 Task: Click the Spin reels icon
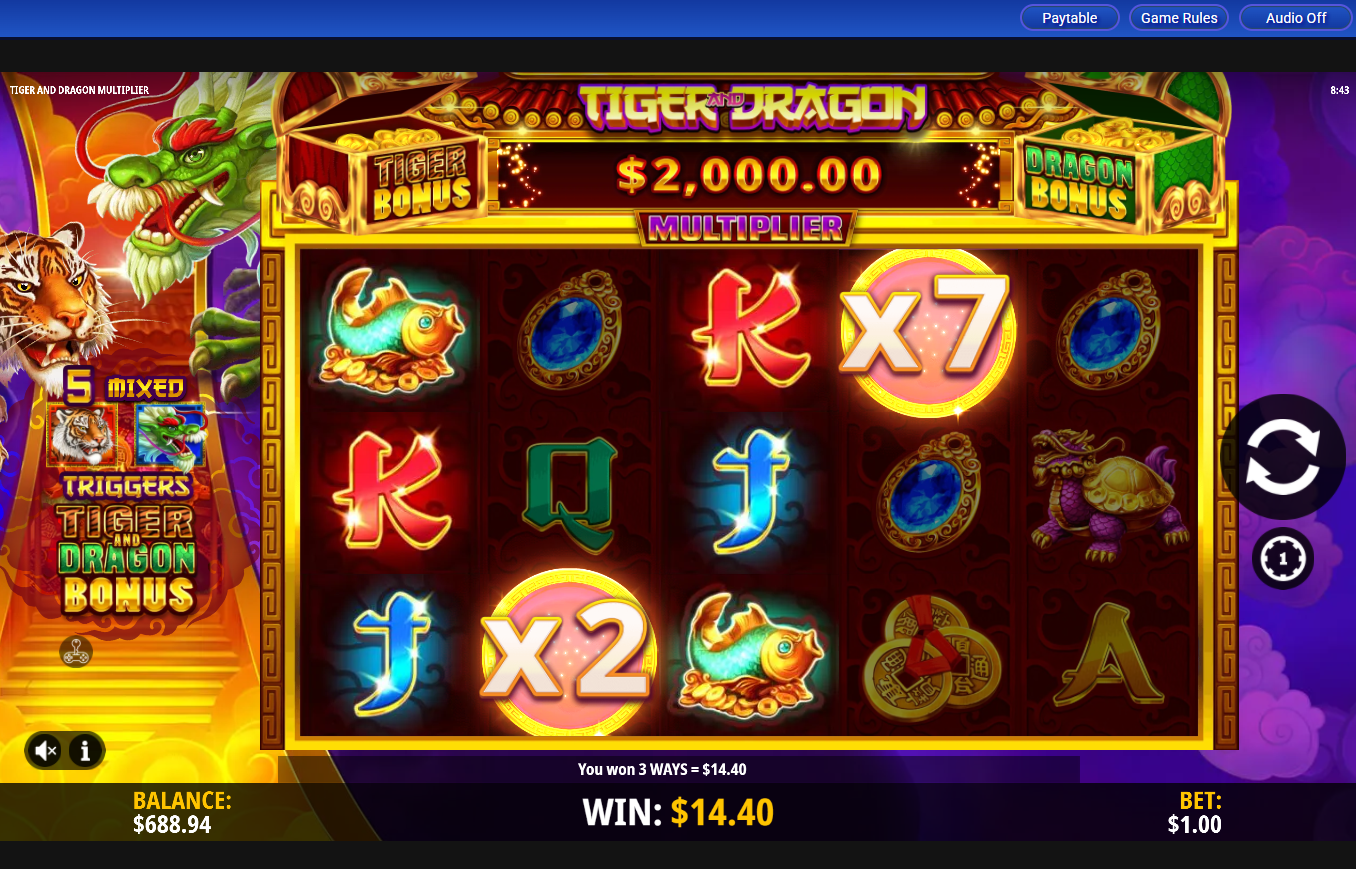[x=1283, y=455]
